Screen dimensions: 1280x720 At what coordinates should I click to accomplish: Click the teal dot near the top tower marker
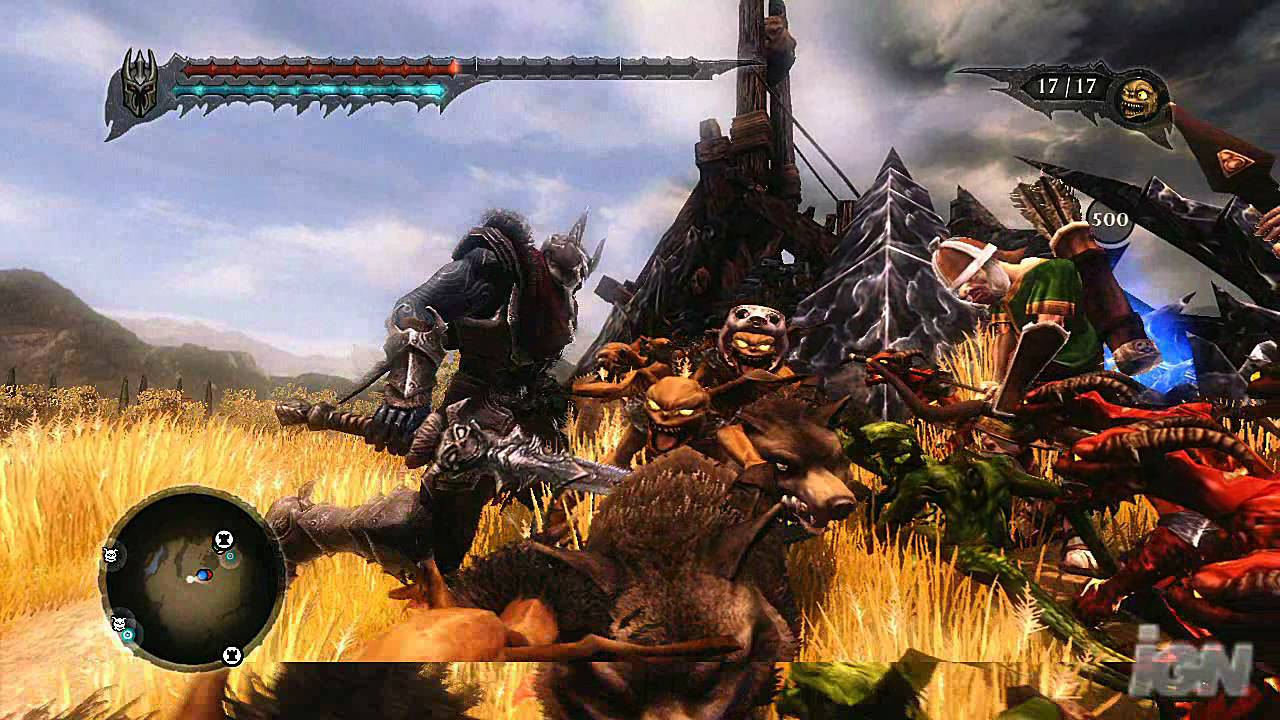tap(228, 556)
